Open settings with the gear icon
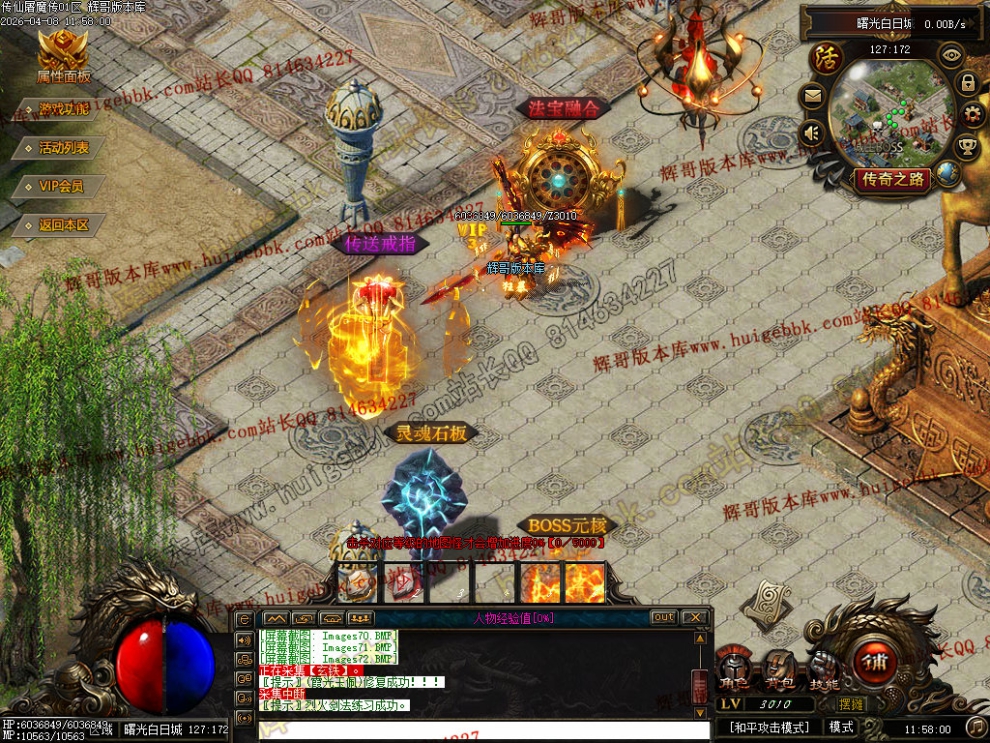The width and height of the screenshot is (990, 743). [x=972, y=115]
